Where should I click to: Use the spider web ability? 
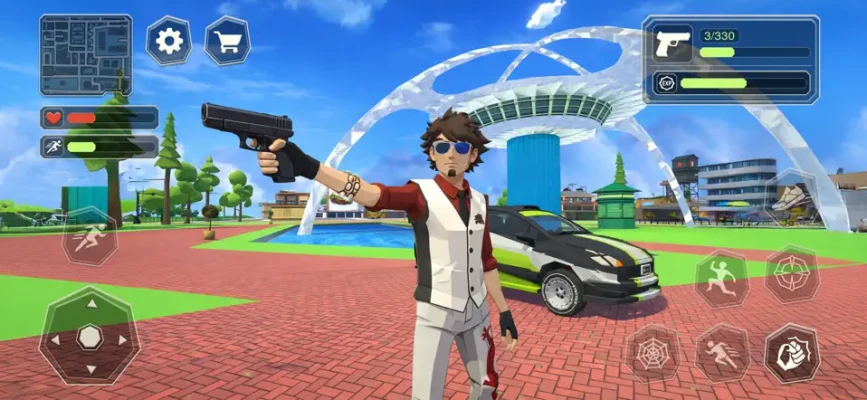tap(651, 353)
